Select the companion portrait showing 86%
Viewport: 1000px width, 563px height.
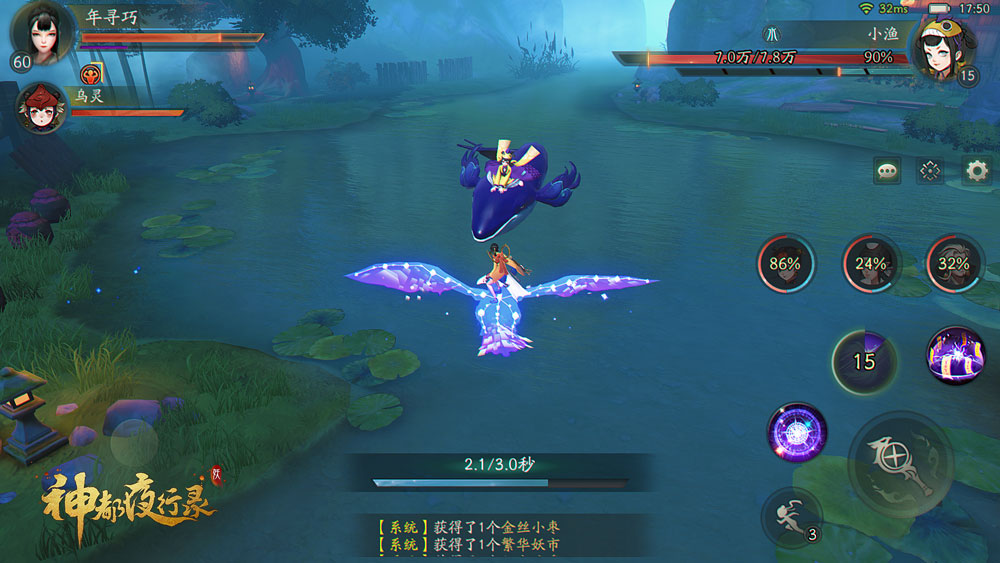785,264
